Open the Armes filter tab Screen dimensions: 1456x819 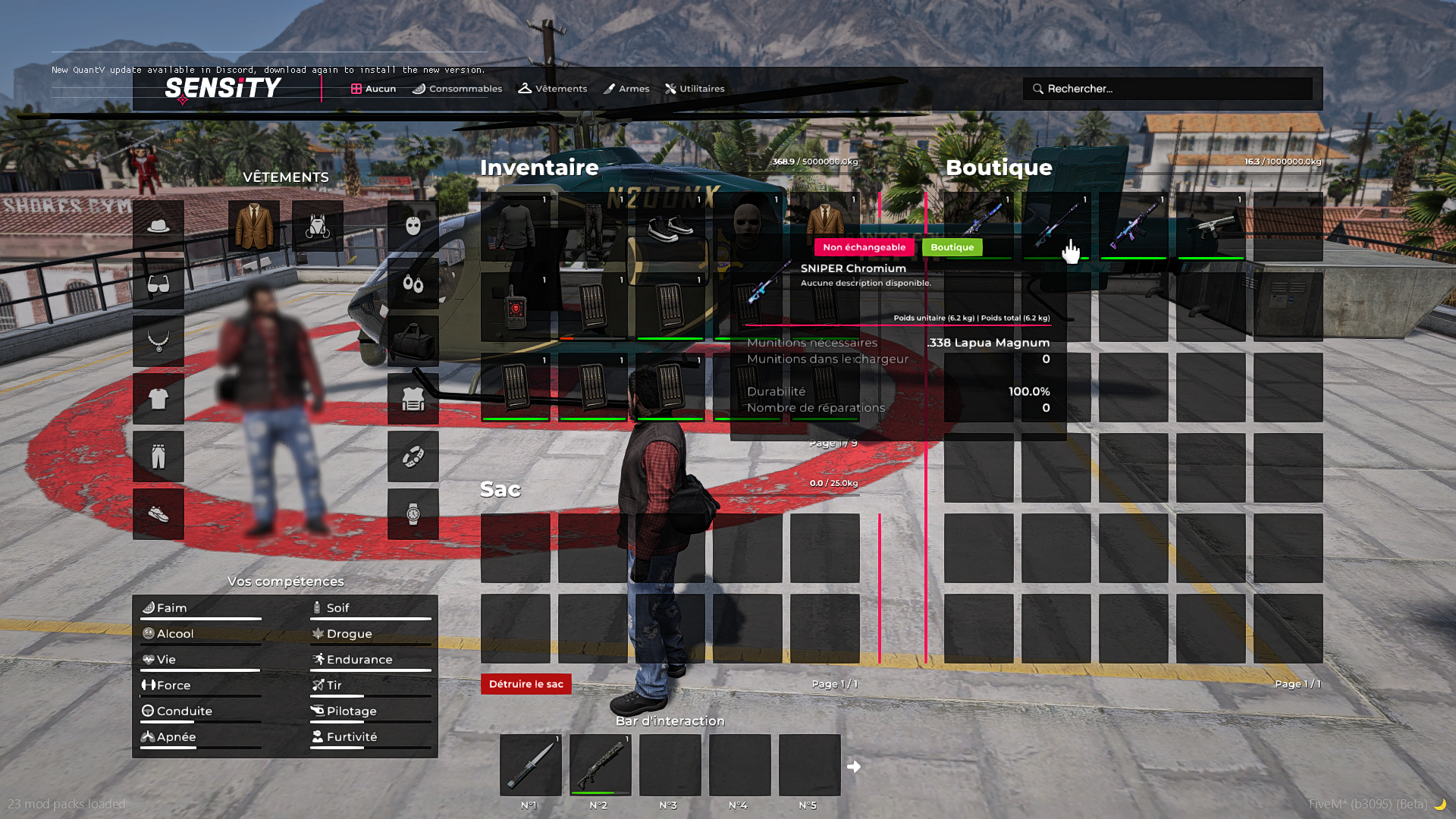click(626, 89)
